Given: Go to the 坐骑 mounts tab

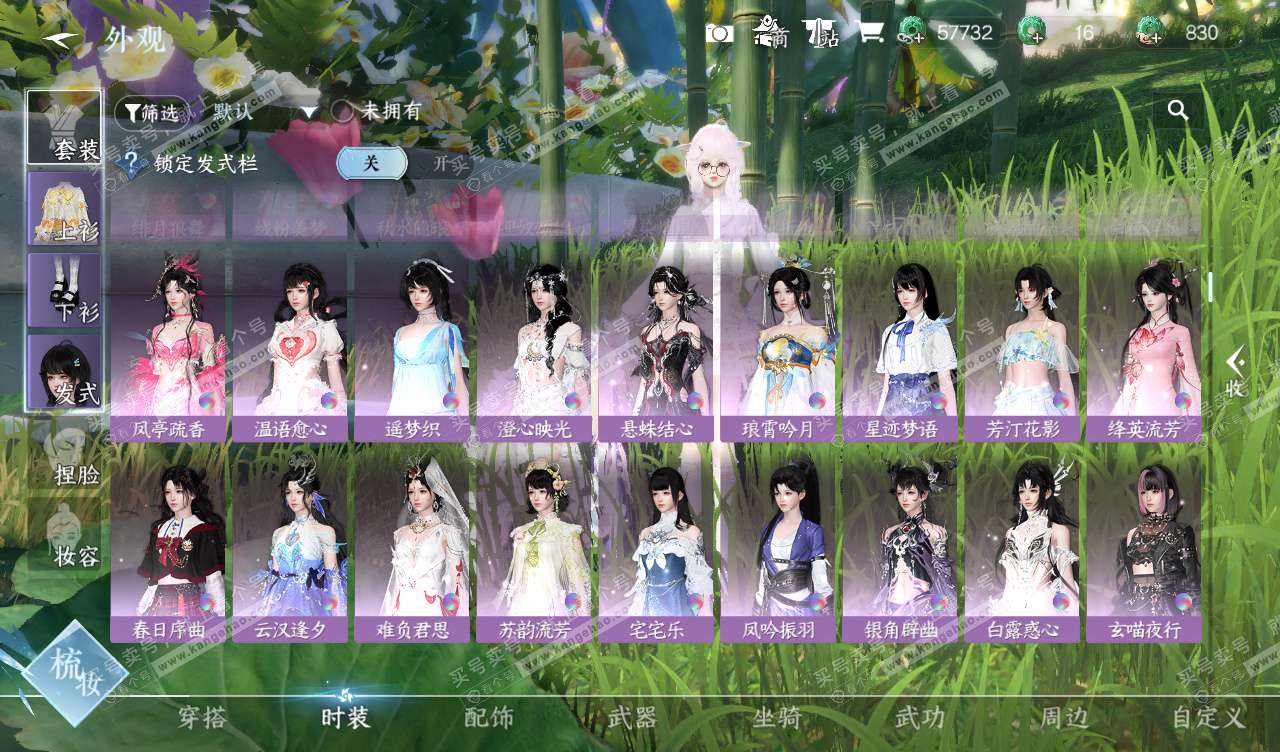Looking at the screenshot, I should pos(776,717).
